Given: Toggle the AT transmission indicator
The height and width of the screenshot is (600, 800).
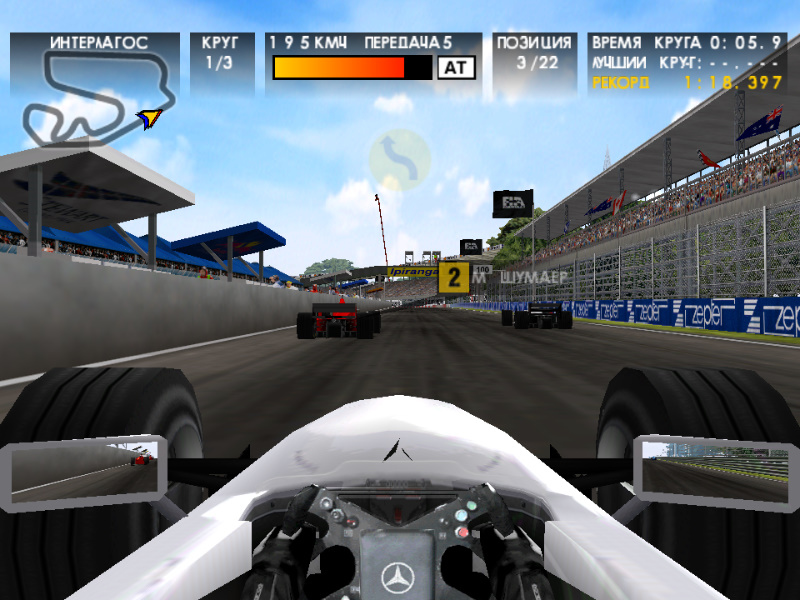Looking at the screenshot, I should click(455, 67).
